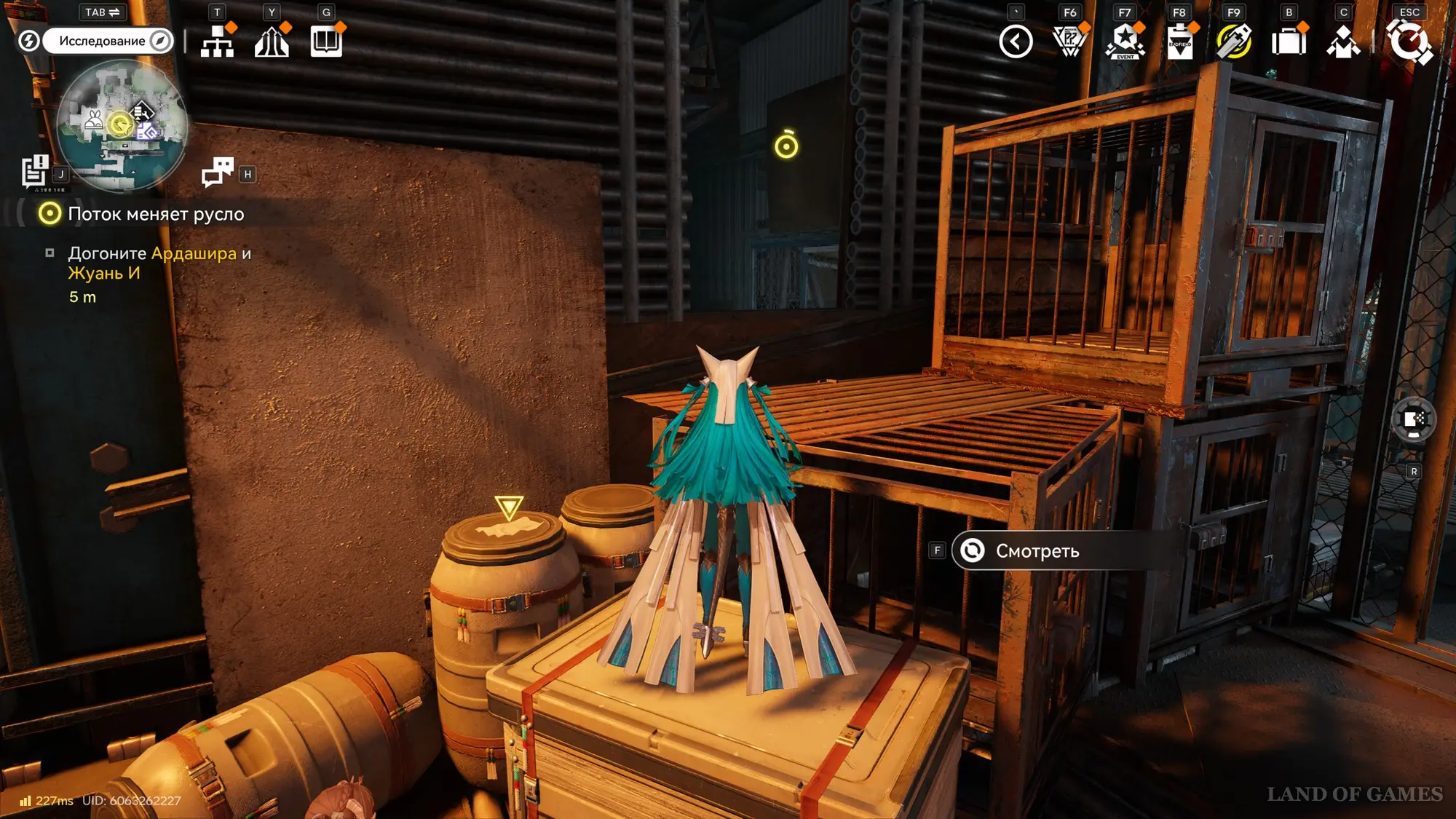The image size is (1456, 819).
Task: Open the main system menu gear icon
Action: (x=1409, y=41)
